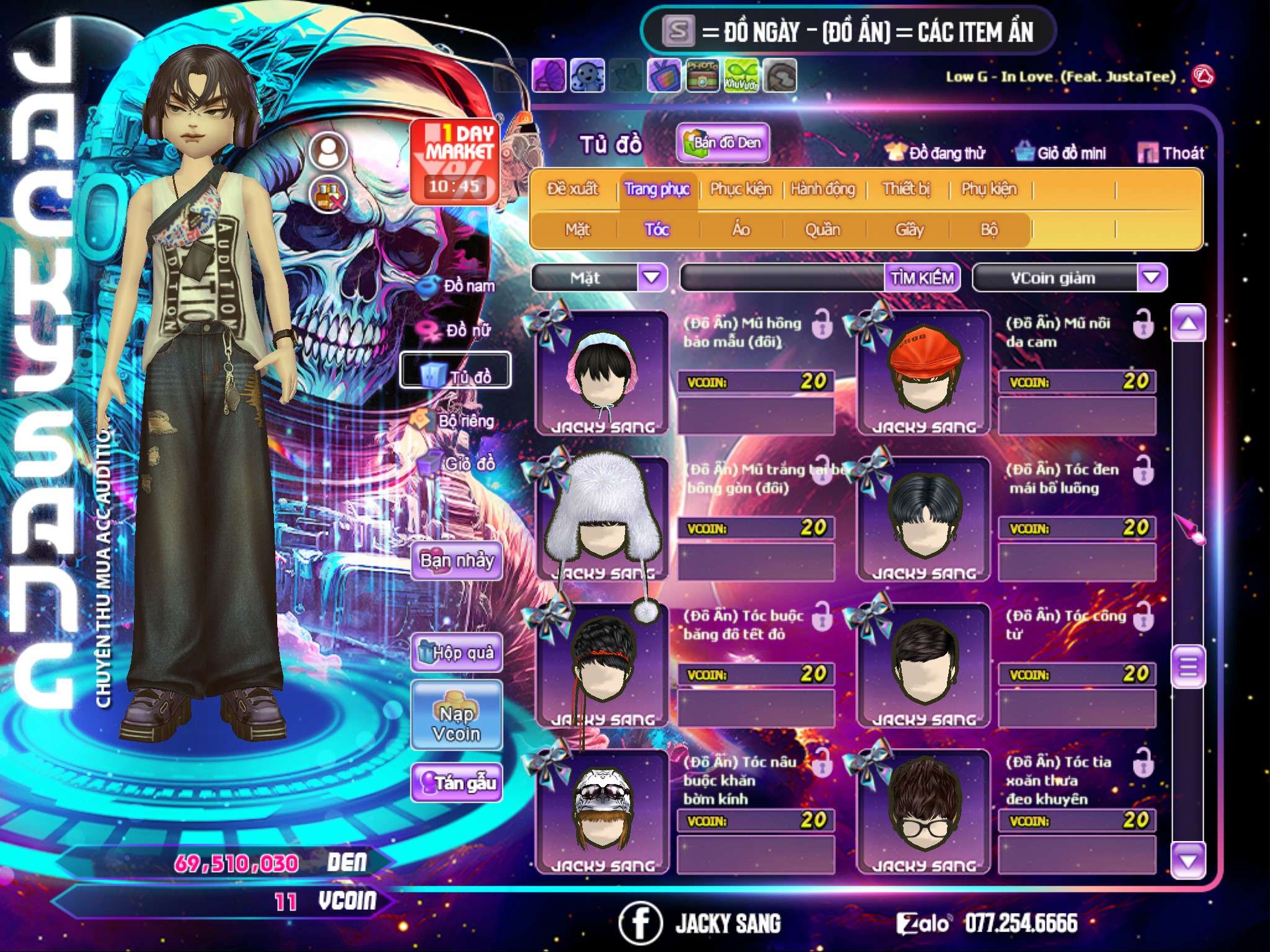
Task: Select the orange cap hair item
Action: pyautogui.click(x=923, y=373)
